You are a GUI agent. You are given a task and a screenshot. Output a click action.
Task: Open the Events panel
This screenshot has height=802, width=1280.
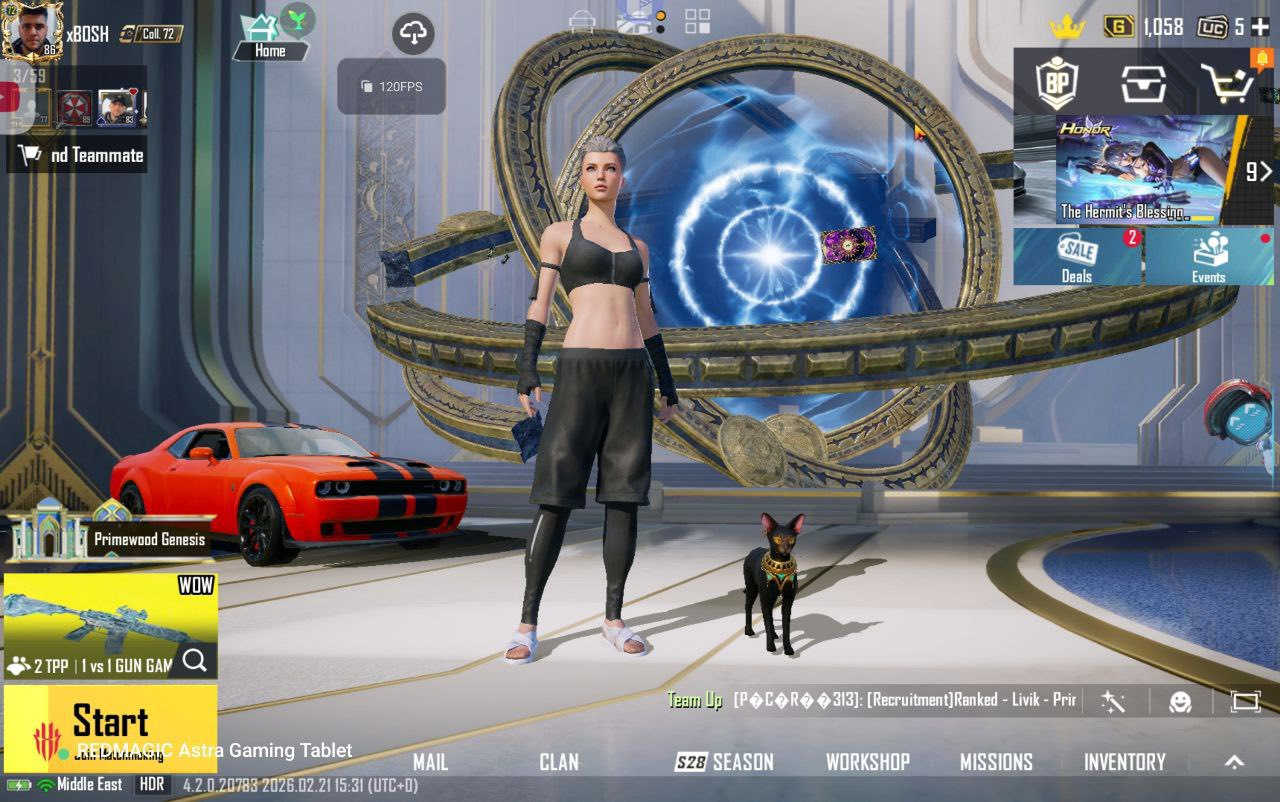pos(1208,256)
